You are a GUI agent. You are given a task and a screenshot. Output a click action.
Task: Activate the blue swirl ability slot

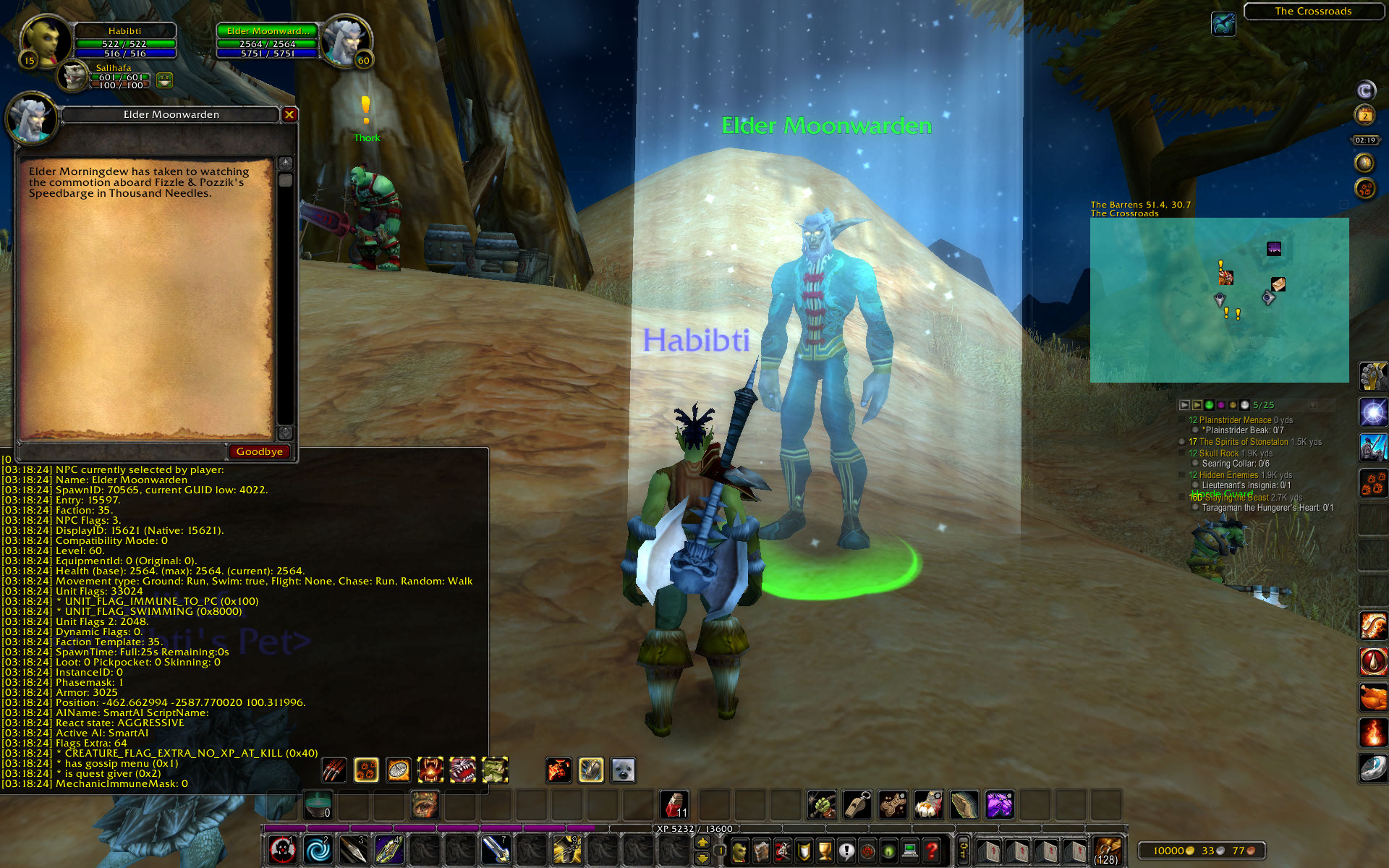click(x=318, y=850)
